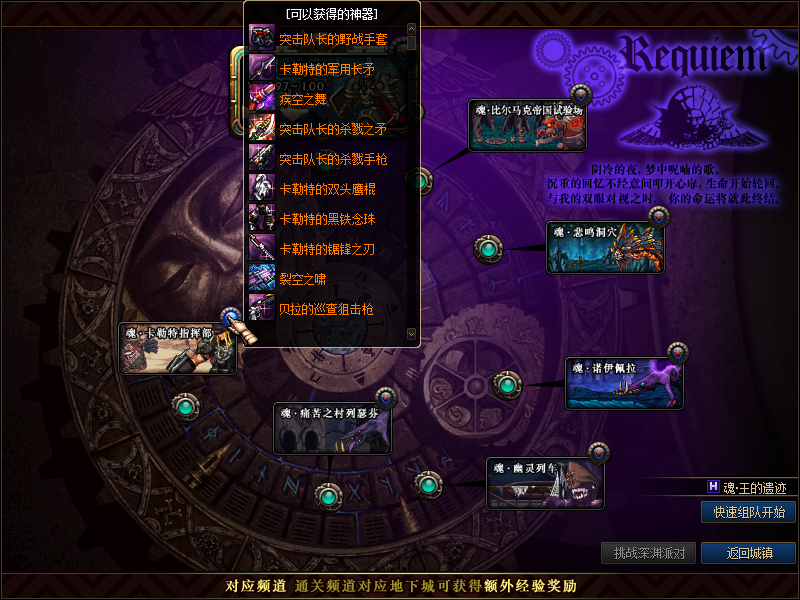Choose the 卡勒特的双头鹰棍 item row
This screenshot has height=600, width=800.
[x=326, y=189]
